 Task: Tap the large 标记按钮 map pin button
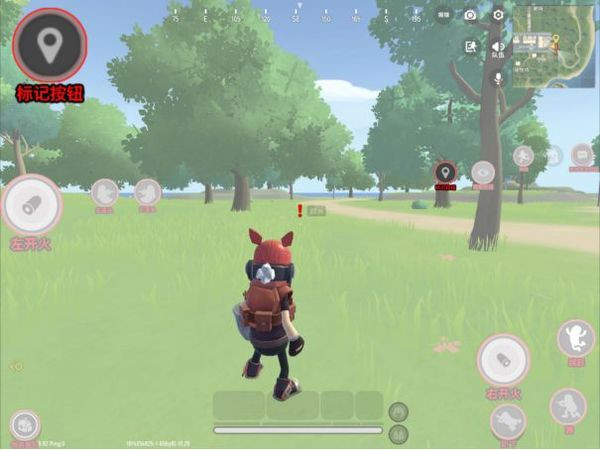50,45
